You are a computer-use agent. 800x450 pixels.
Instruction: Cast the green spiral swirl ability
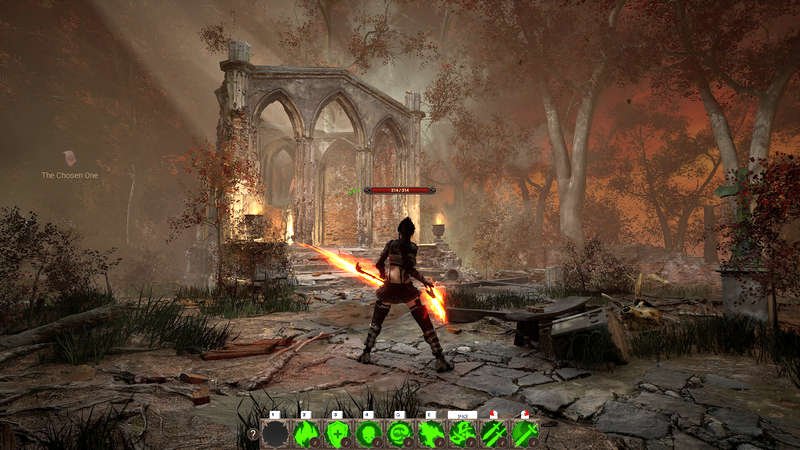(x=400, y=434)
